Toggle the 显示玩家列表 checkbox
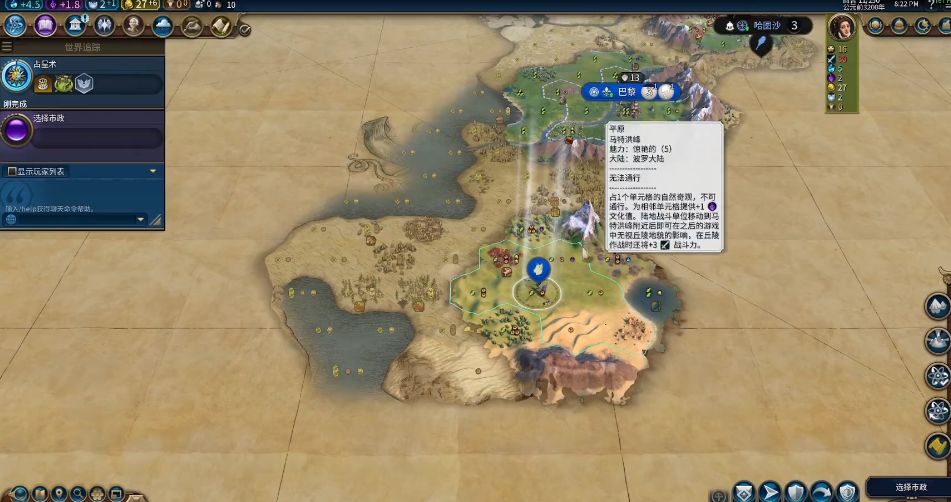 point(11,171)
